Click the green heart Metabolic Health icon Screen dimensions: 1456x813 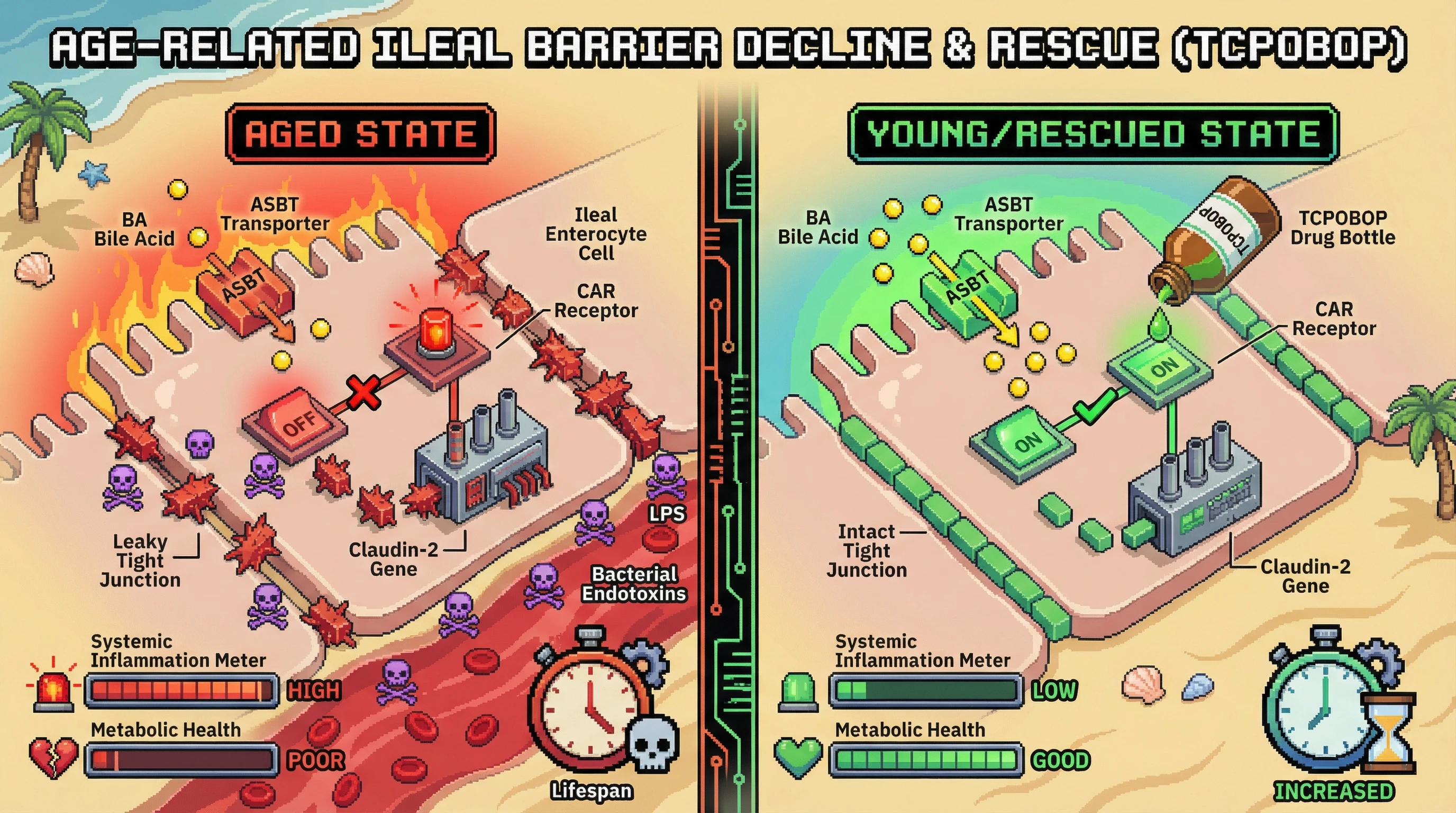(797, 757)
